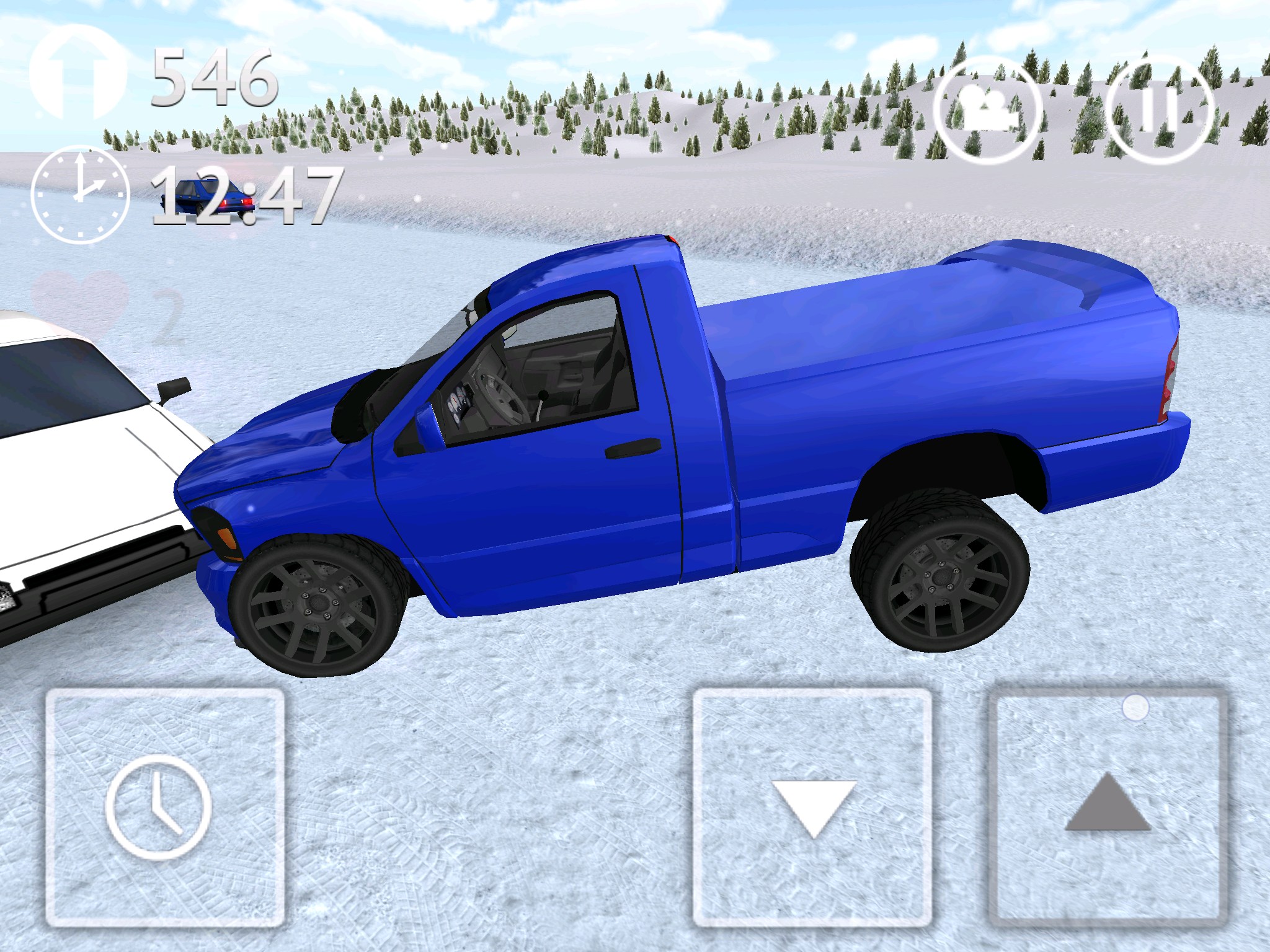This screenshot has height=952, width=1270.
Task: Pause the game
Action: pyautogui.click(x=1158, y=112)
